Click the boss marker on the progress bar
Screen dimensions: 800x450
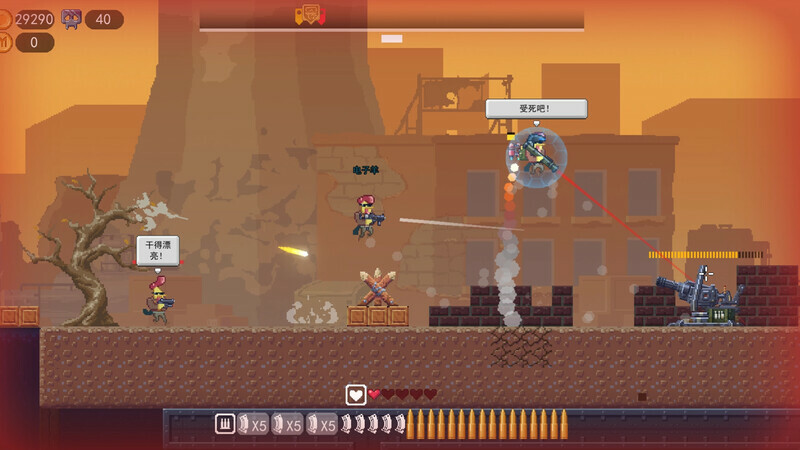(309, 14)
